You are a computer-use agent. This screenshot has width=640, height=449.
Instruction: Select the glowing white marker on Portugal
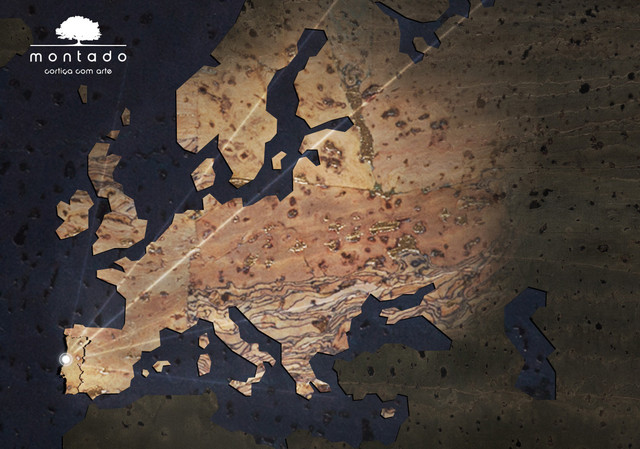pyautogui.click(x=66, y=359)
